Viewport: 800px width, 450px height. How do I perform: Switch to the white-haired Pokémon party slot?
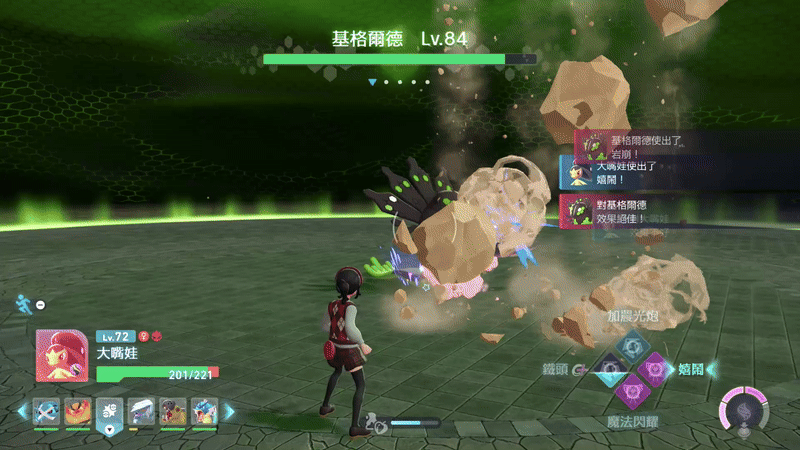(x=141, y=411)
